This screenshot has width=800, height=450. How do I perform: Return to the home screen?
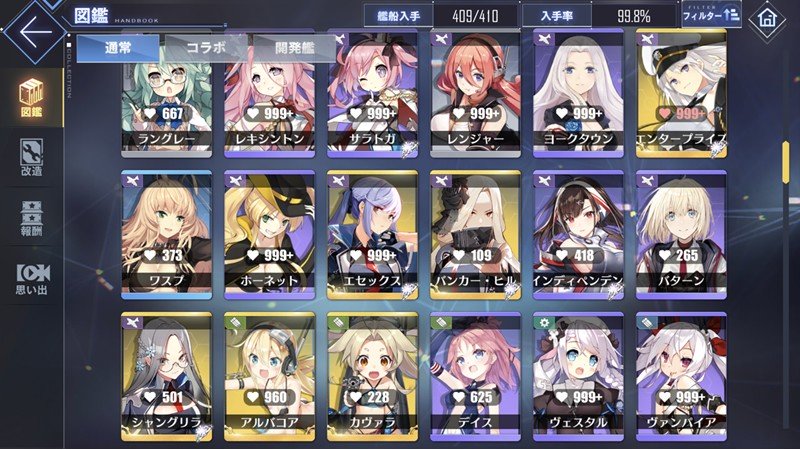coord(768,17)
